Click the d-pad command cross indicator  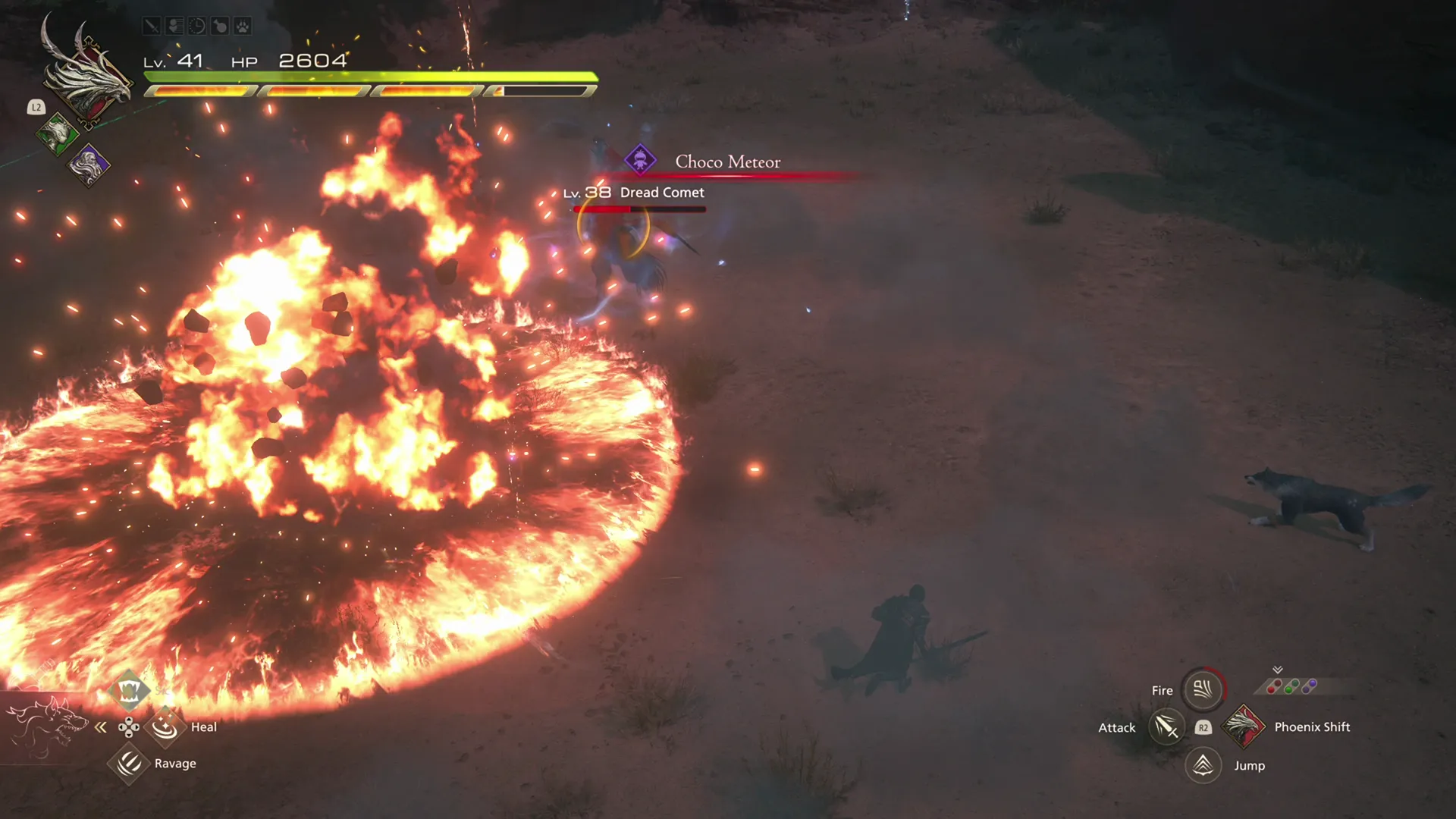coord(130,726)
